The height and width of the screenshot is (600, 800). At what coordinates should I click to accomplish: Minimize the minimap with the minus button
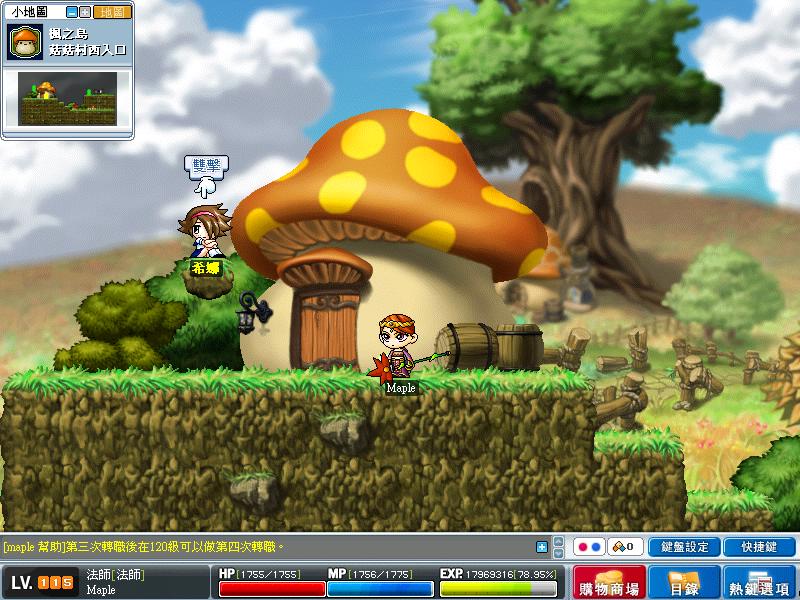tap(69, 12)
